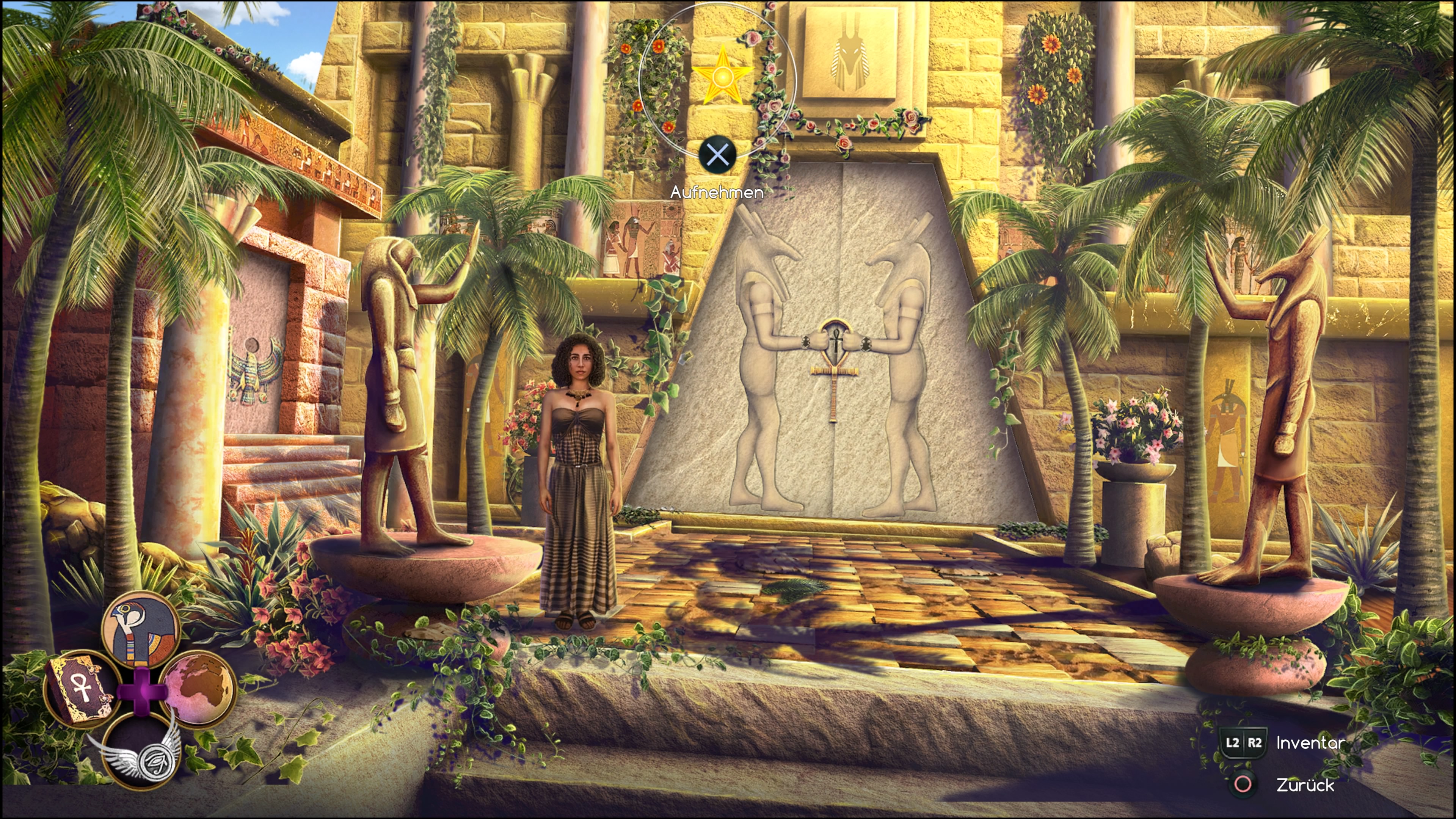Open the ankh journal book
The width and height of the screenshot is (1456, 819).
[79, 690]
